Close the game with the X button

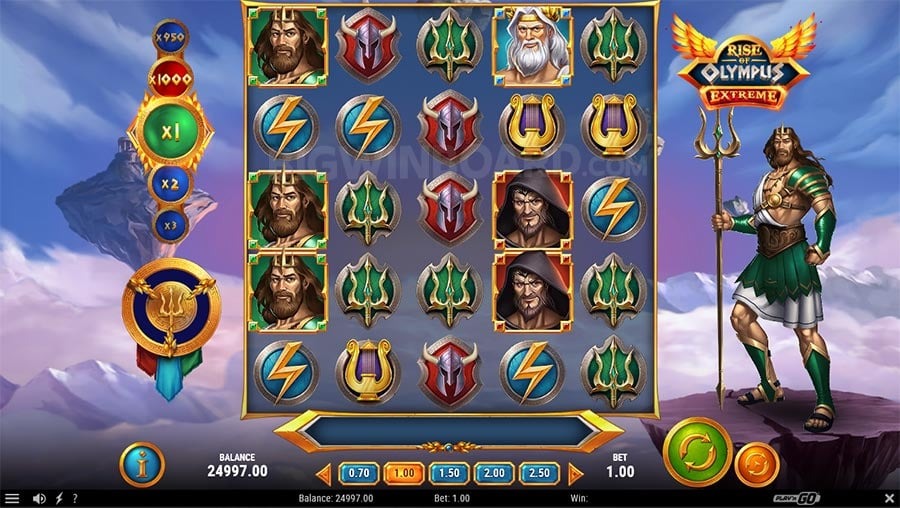pos(889,498)
